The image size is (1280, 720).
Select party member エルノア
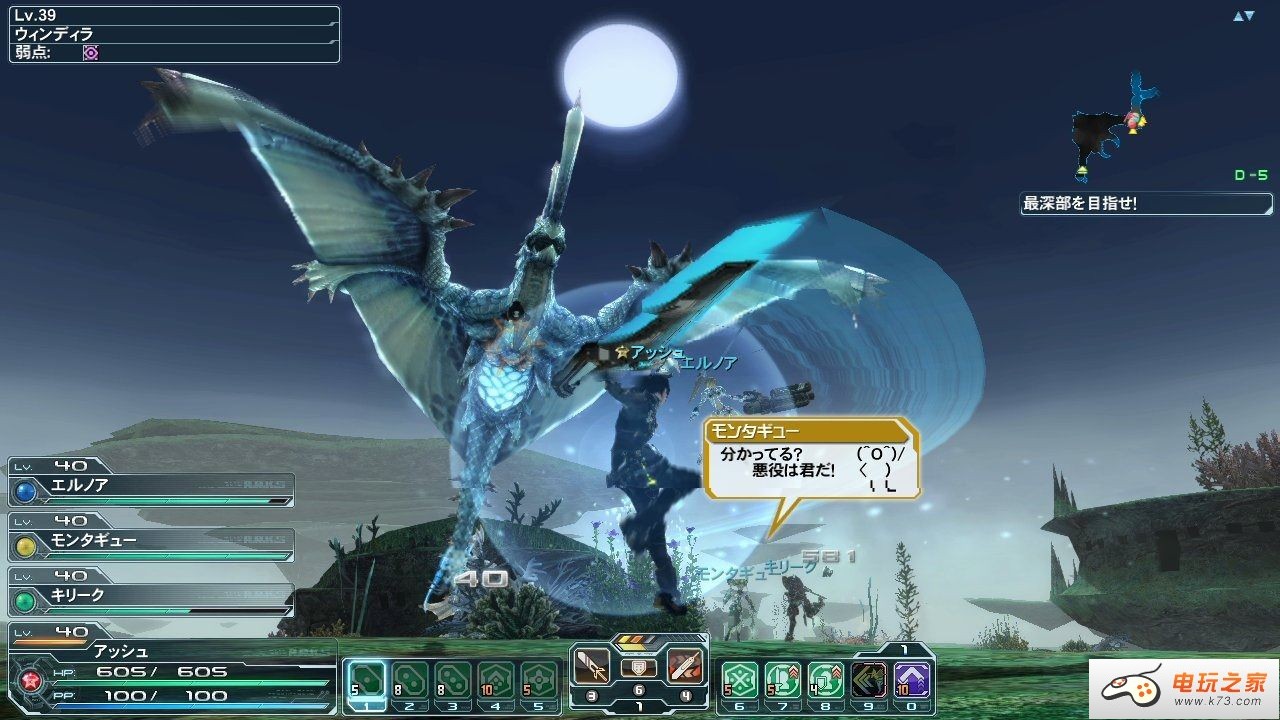click(x=152, y=486)
